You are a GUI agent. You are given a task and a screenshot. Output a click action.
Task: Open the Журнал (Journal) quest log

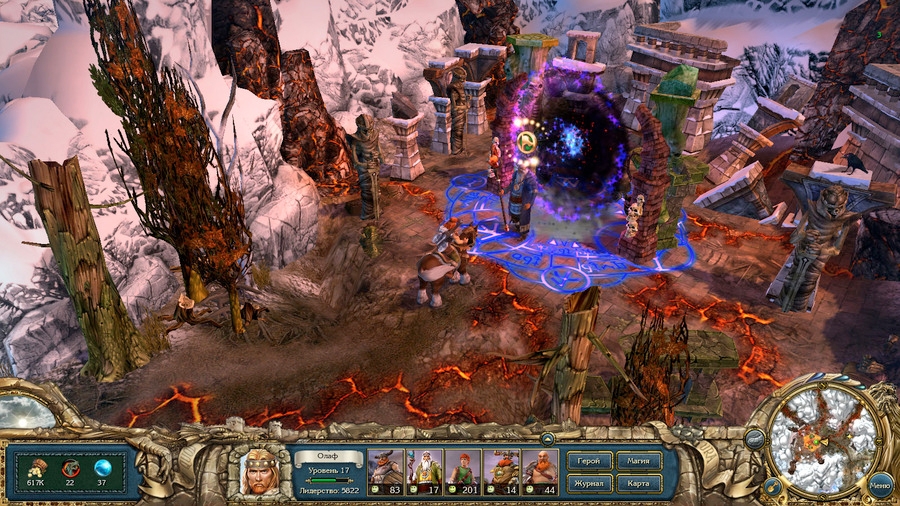[589, 484]
